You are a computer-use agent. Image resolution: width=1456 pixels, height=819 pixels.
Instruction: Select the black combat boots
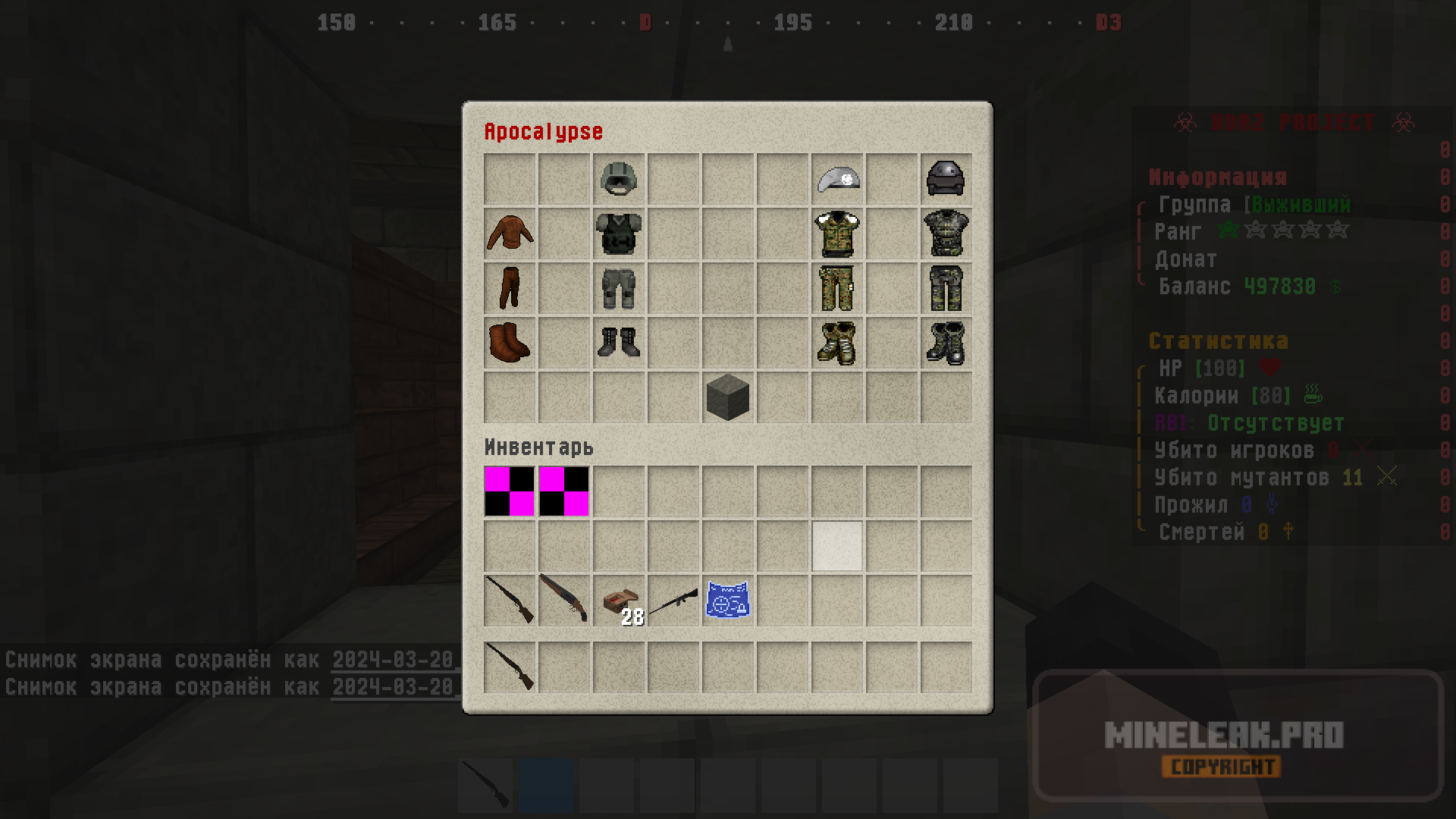click(x=619, y=343)
